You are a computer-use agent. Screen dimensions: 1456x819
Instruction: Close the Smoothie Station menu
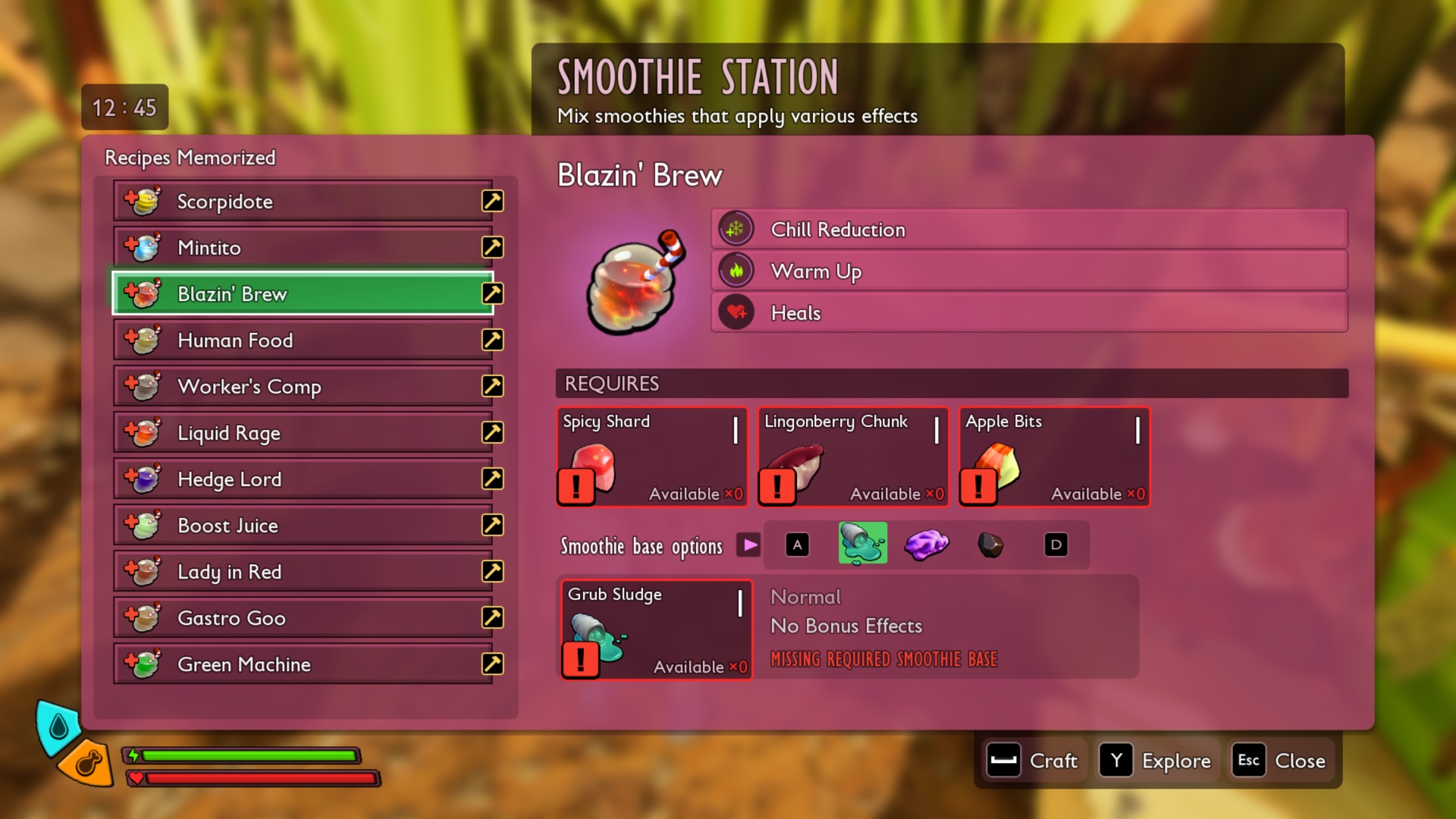(x=1282, y=761)
